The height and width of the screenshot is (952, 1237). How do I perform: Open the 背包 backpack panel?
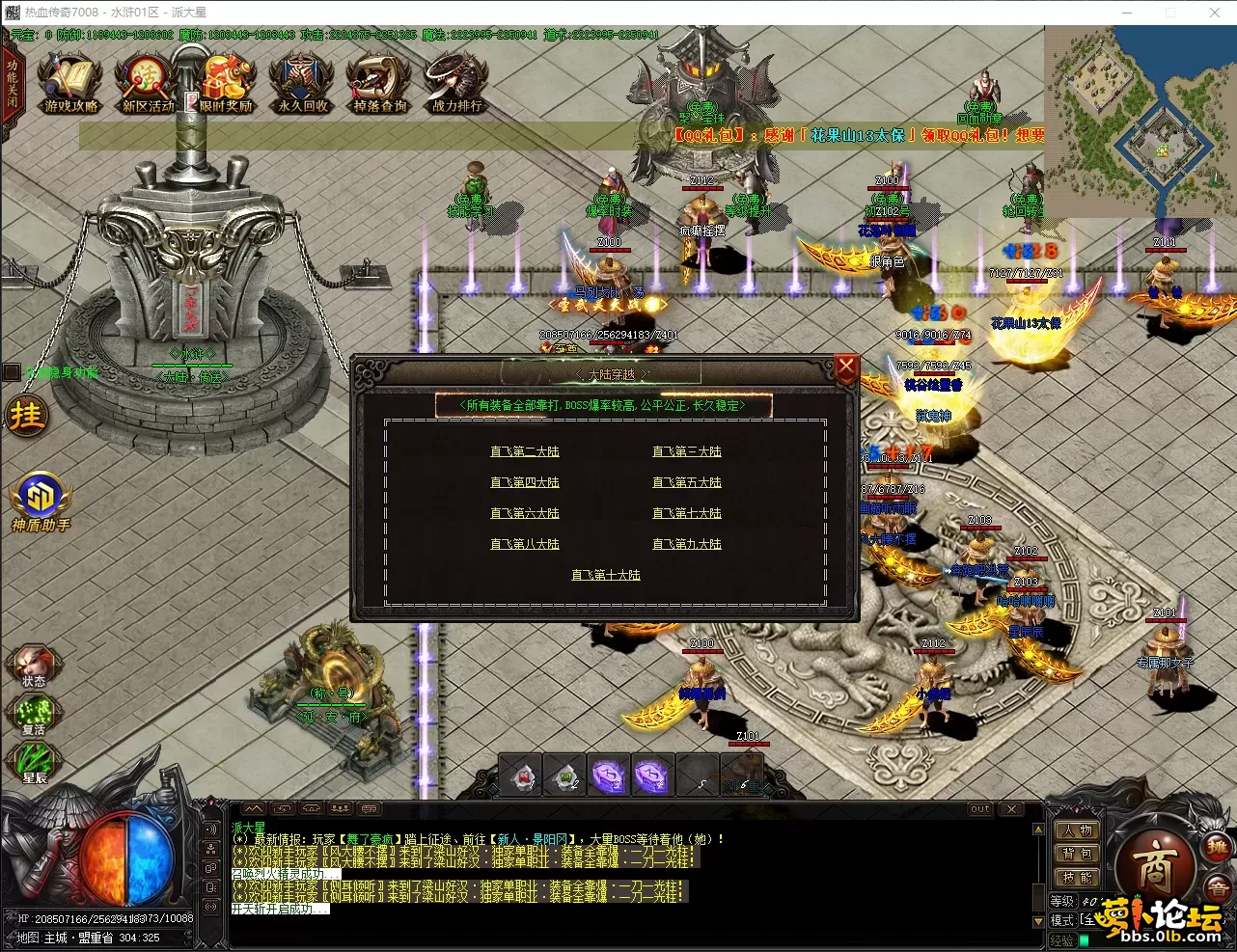point(1076,854)
